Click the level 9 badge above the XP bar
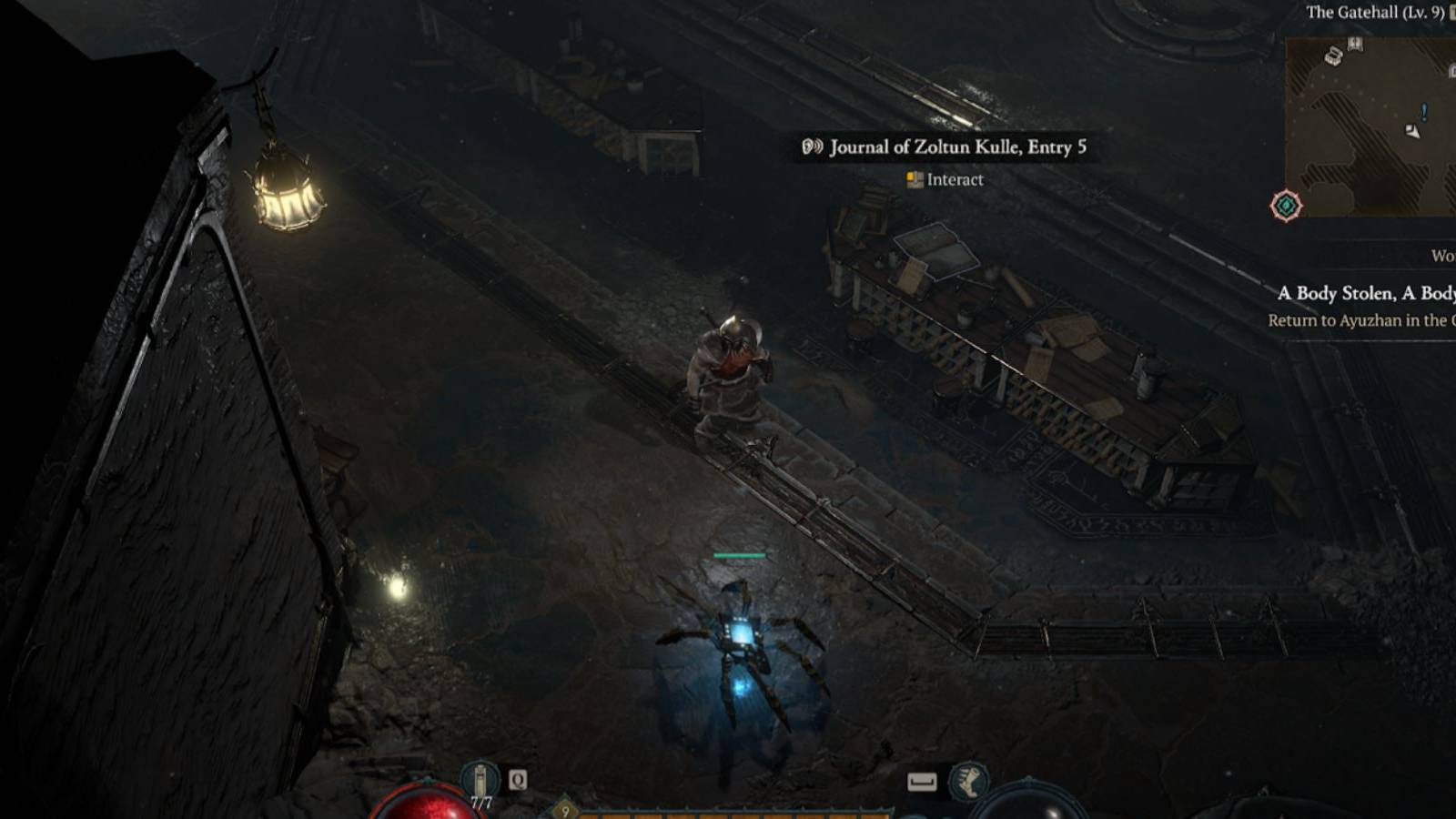The width and height of the screenshot is (1456, 819). [564, 809]
